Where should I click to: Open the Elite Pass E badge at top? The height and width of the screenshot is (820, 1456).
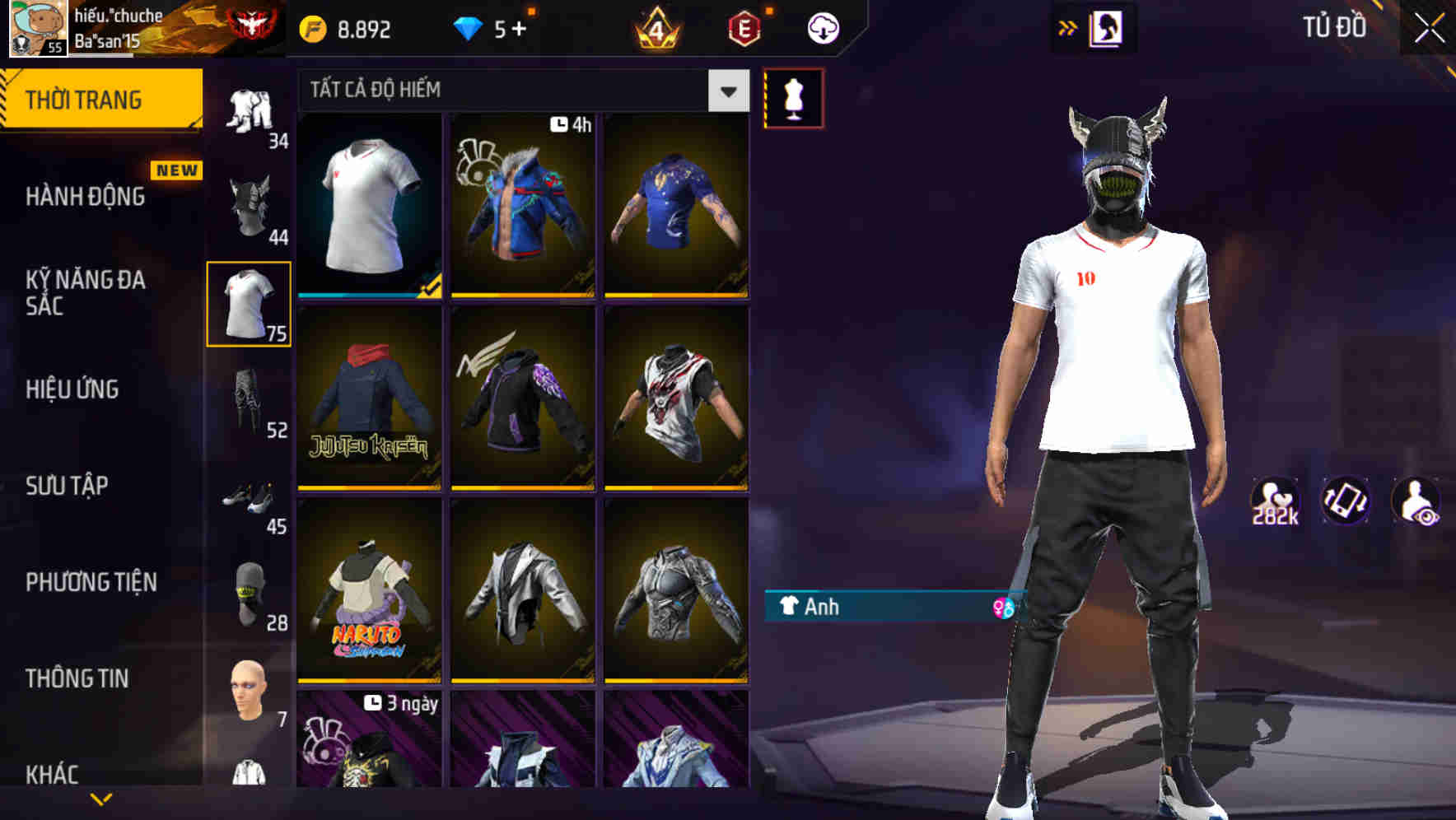744,27
